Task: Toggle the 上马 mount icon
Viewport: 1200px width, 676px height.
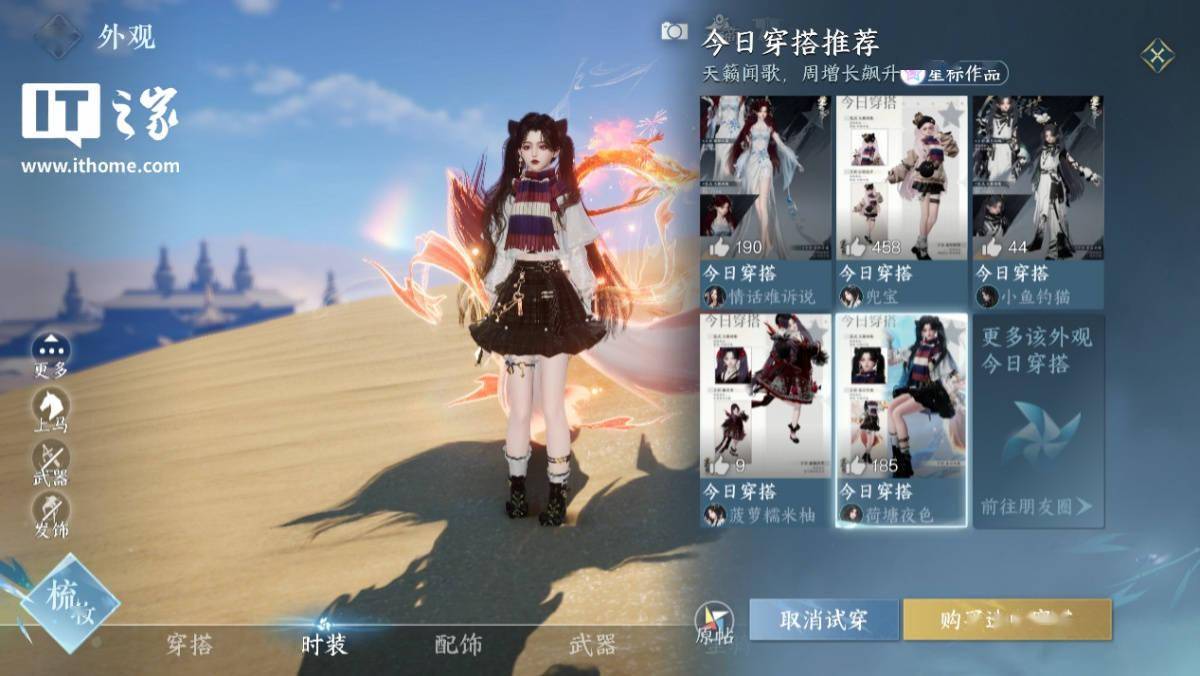Action: point(50,407)
